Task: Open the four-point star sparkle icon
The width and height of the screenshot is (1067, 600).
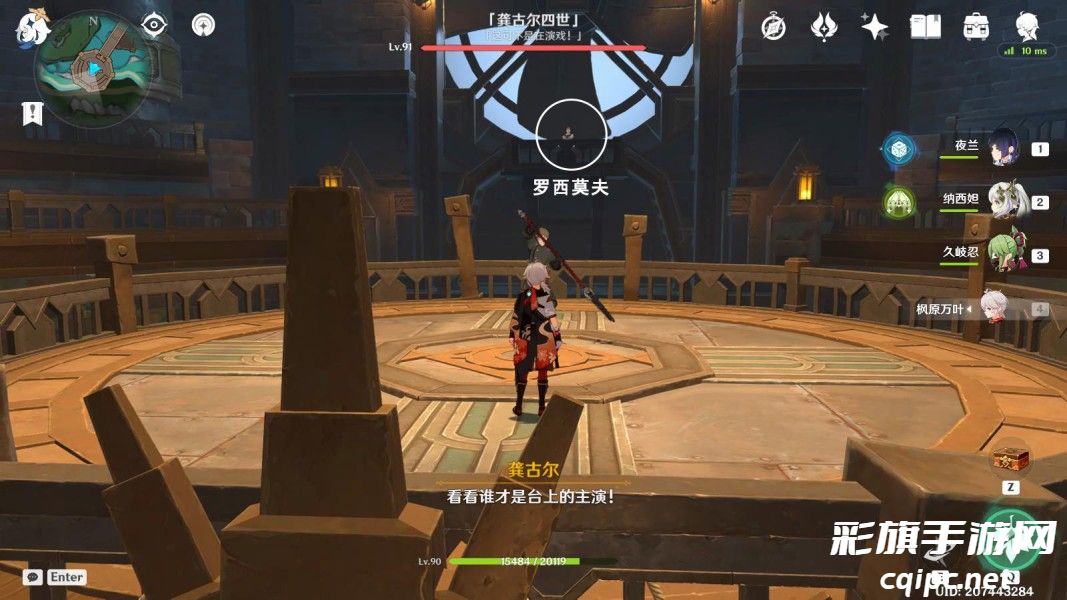Action: pos(874,27)
